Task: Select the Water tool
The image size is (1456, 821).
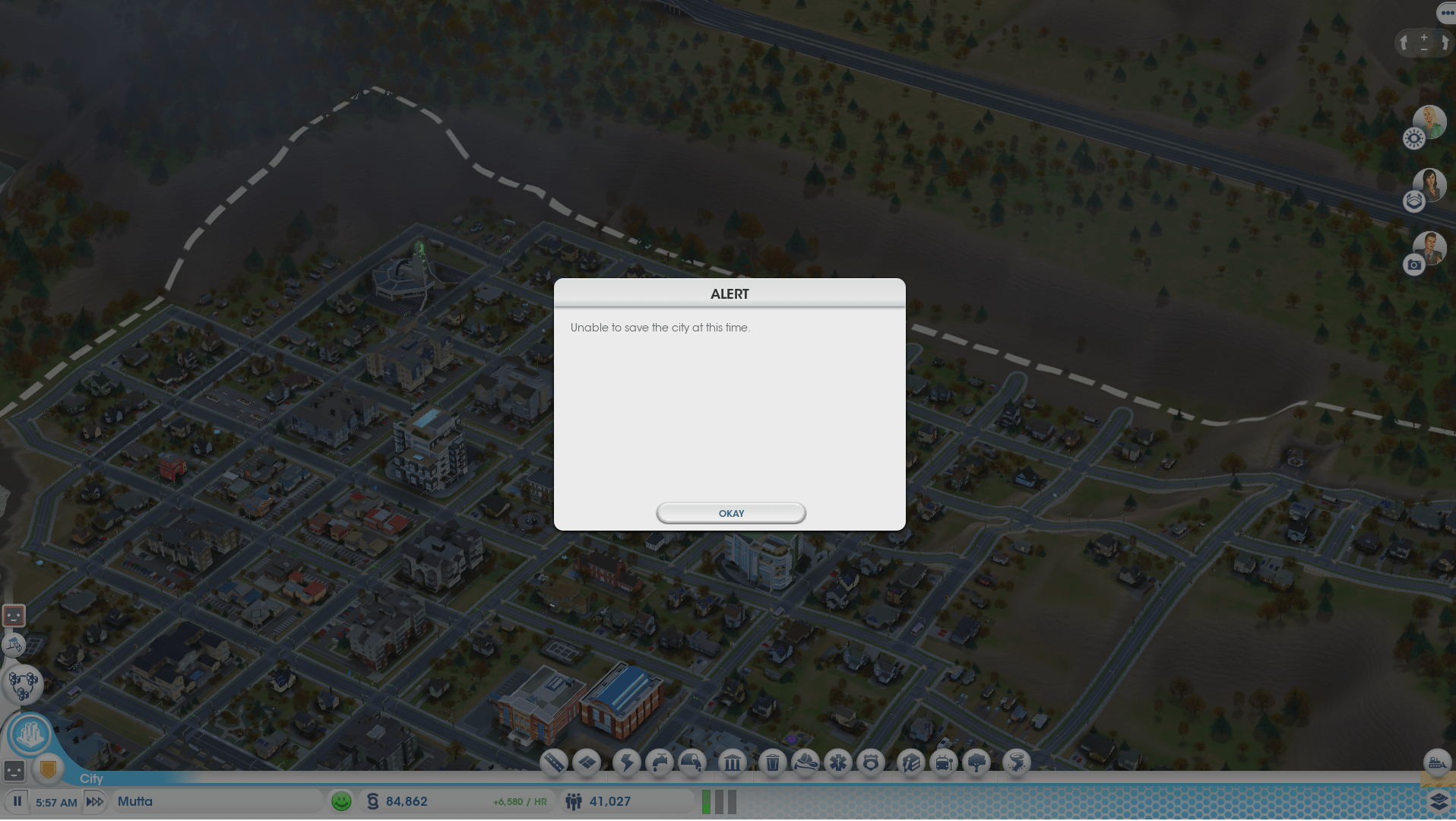Action: tap(660, 763)
